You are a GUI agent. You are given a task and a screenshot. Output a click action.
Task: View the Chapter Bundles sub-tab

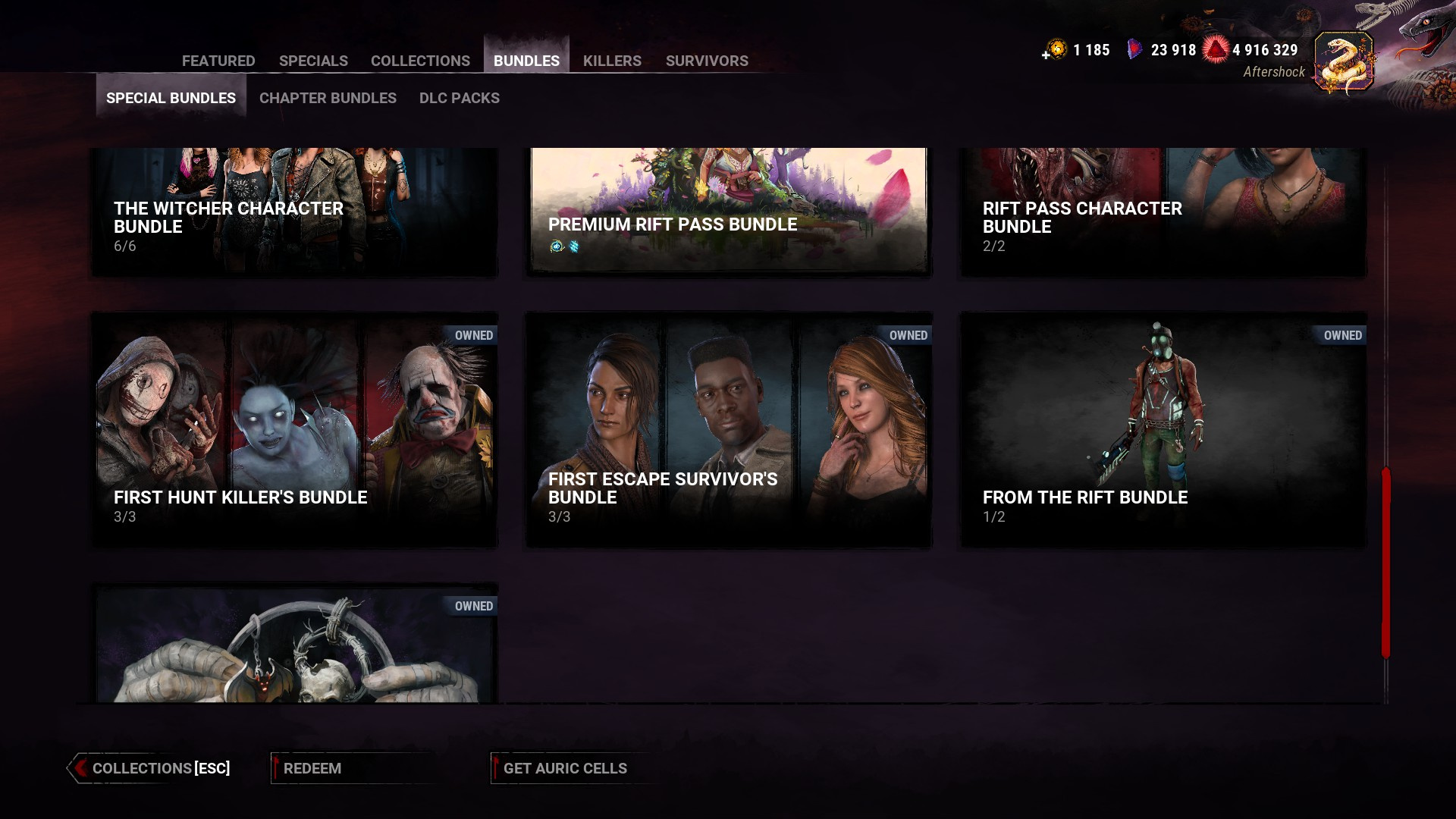click(x=328, y=98)
